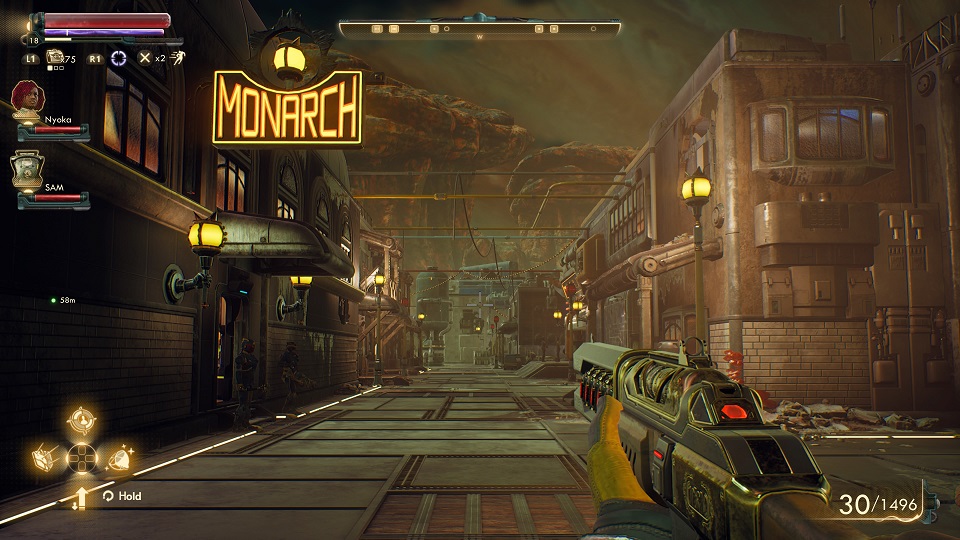Image resolution: width=960 pixels, height=540 pixels.
Task: Activate the Tactical Time Dilation reticle icon
Action: click(120, 58)
